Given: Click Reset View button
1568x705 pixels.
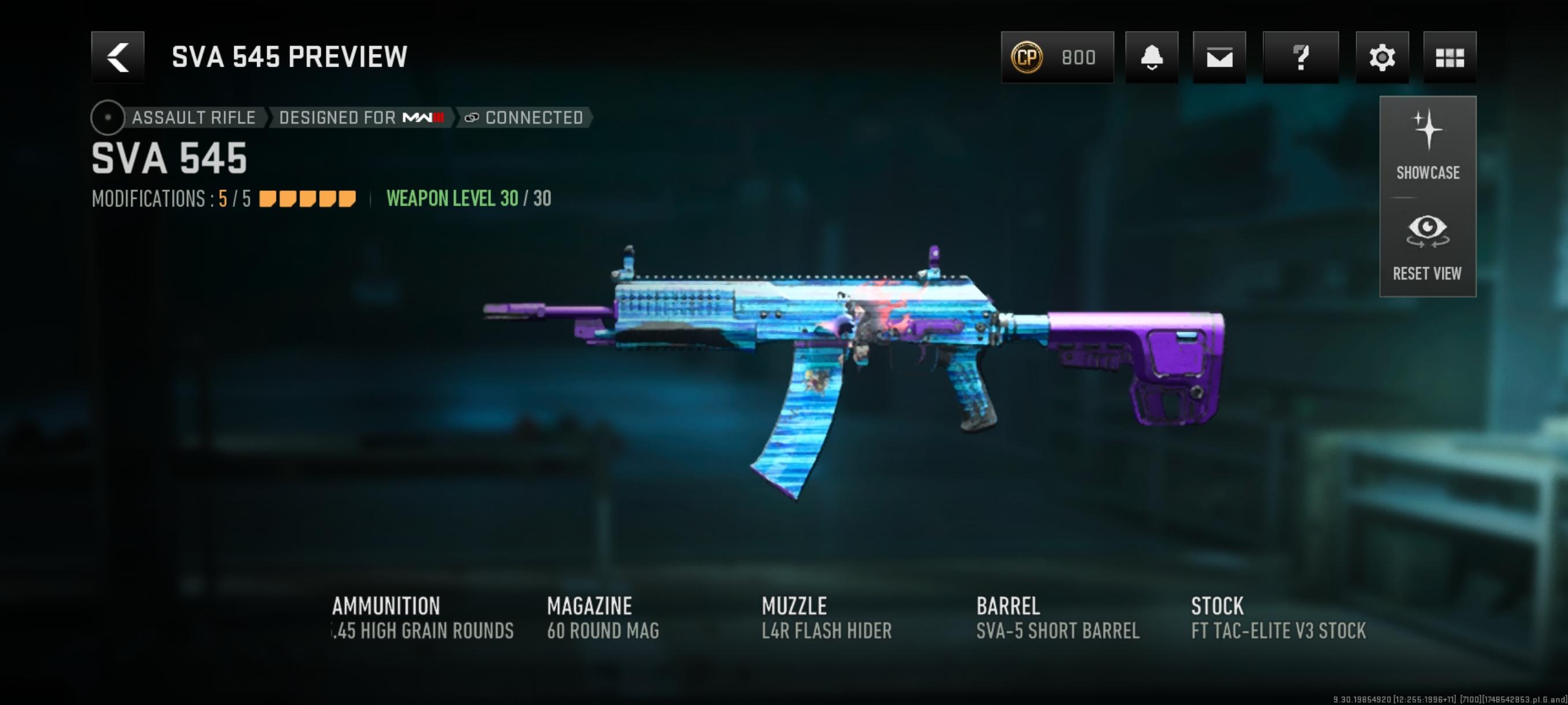Looking at the screenshot, I should coord(1428,247).
